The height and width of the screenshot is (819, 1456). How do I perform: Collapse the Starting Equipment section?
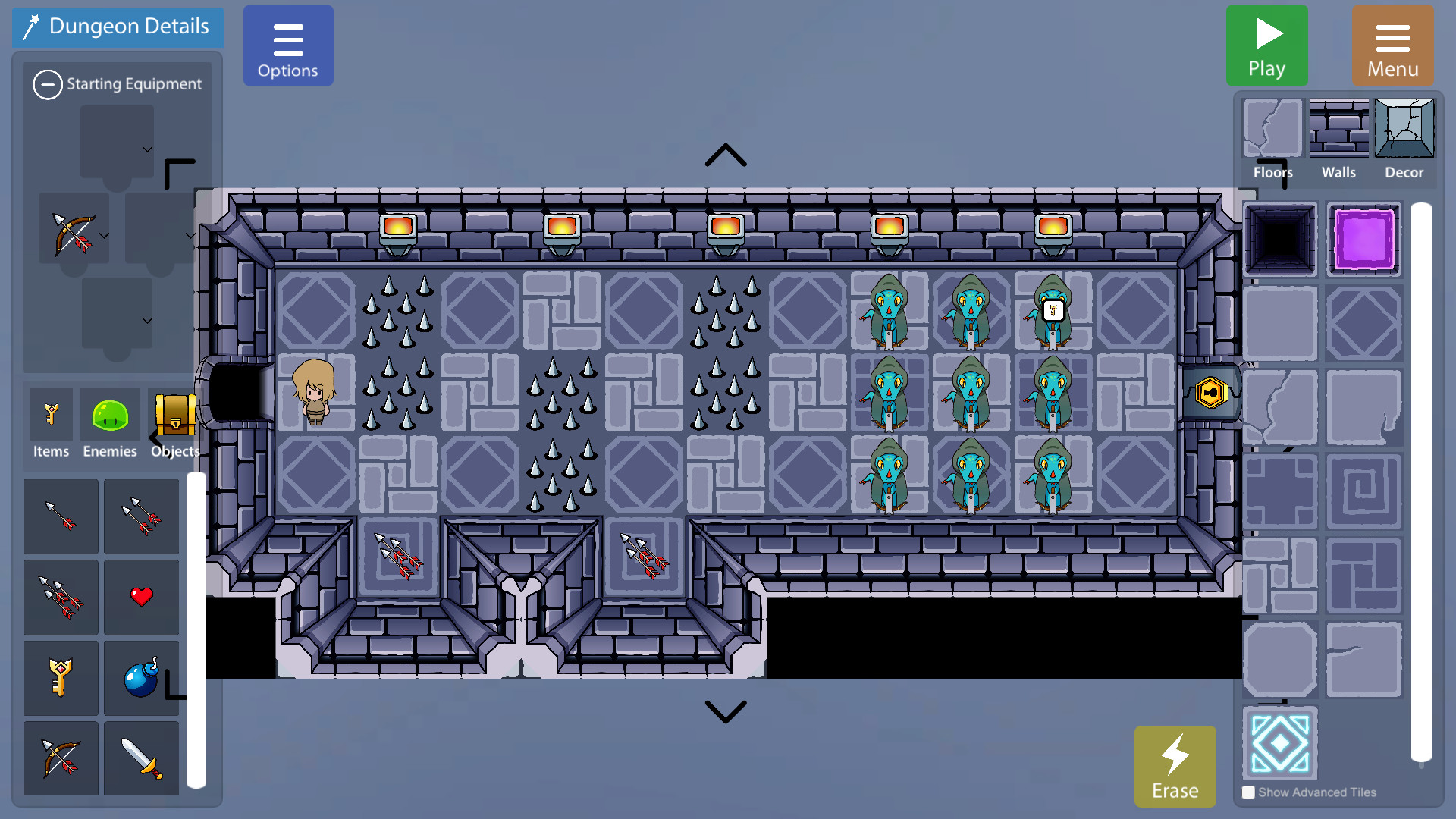(x=48, y=84)
